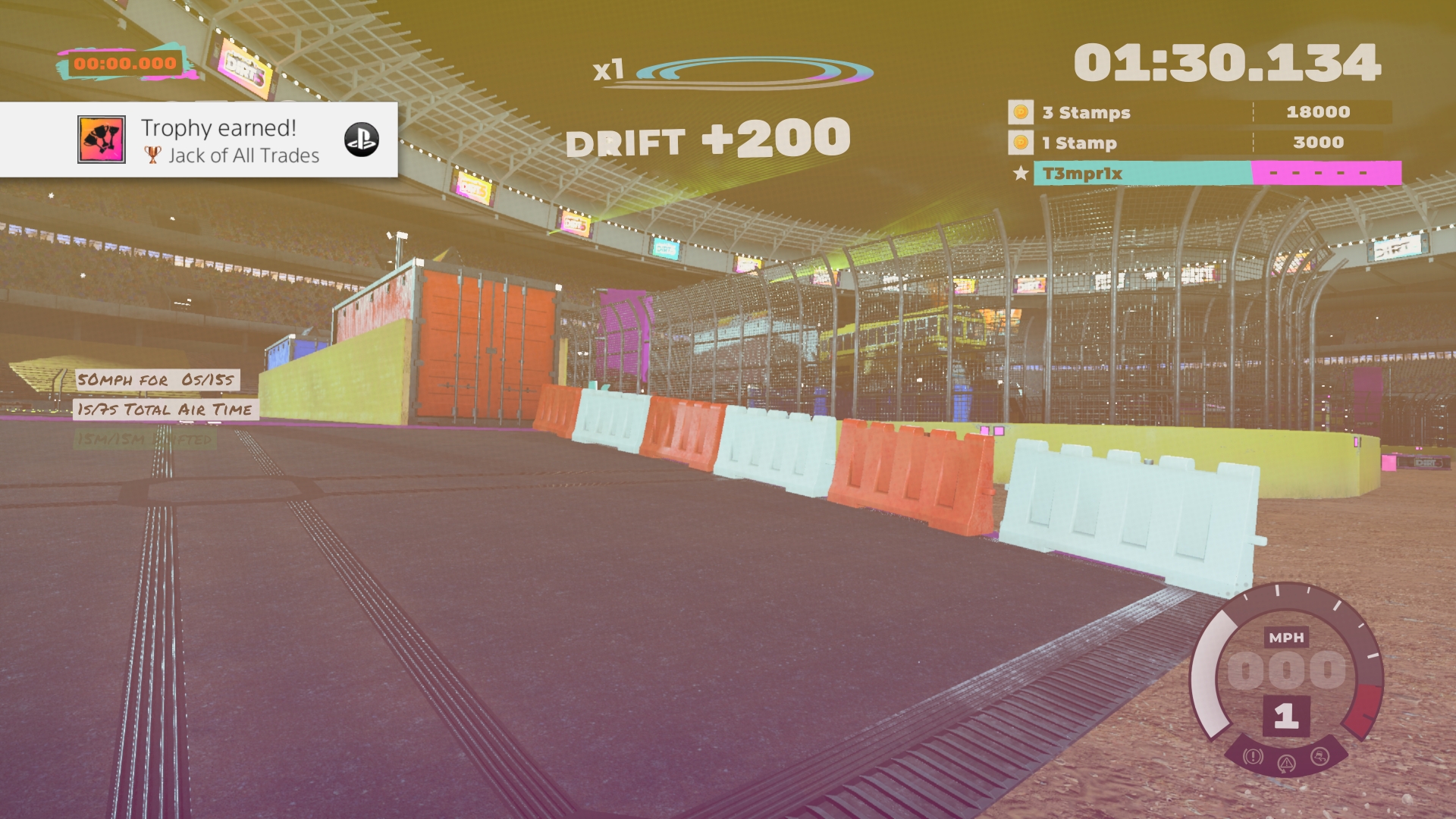
Task: Click the coin icon beside 1 Stamp
Action: pos(1020,143)
